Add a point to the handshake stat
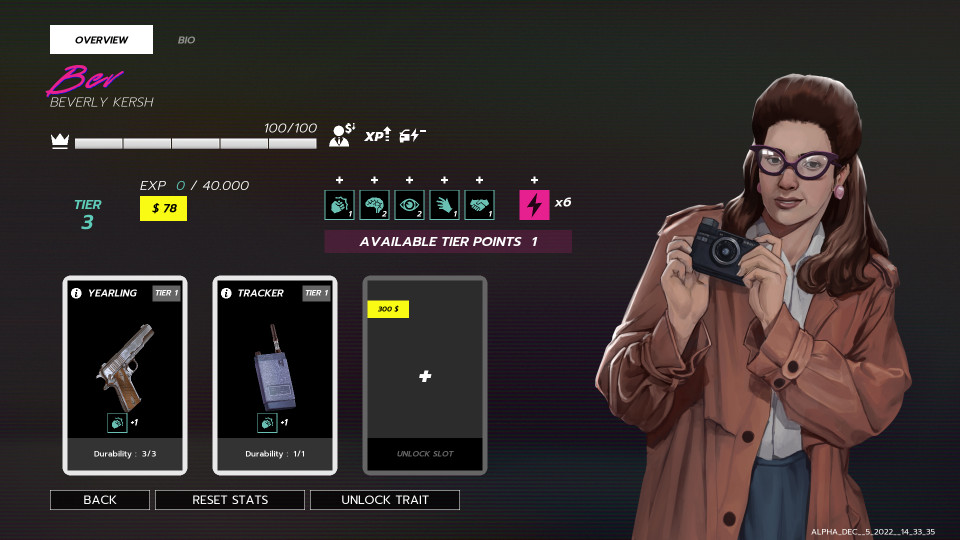960x540 pixels. click(x=480, y=180)
